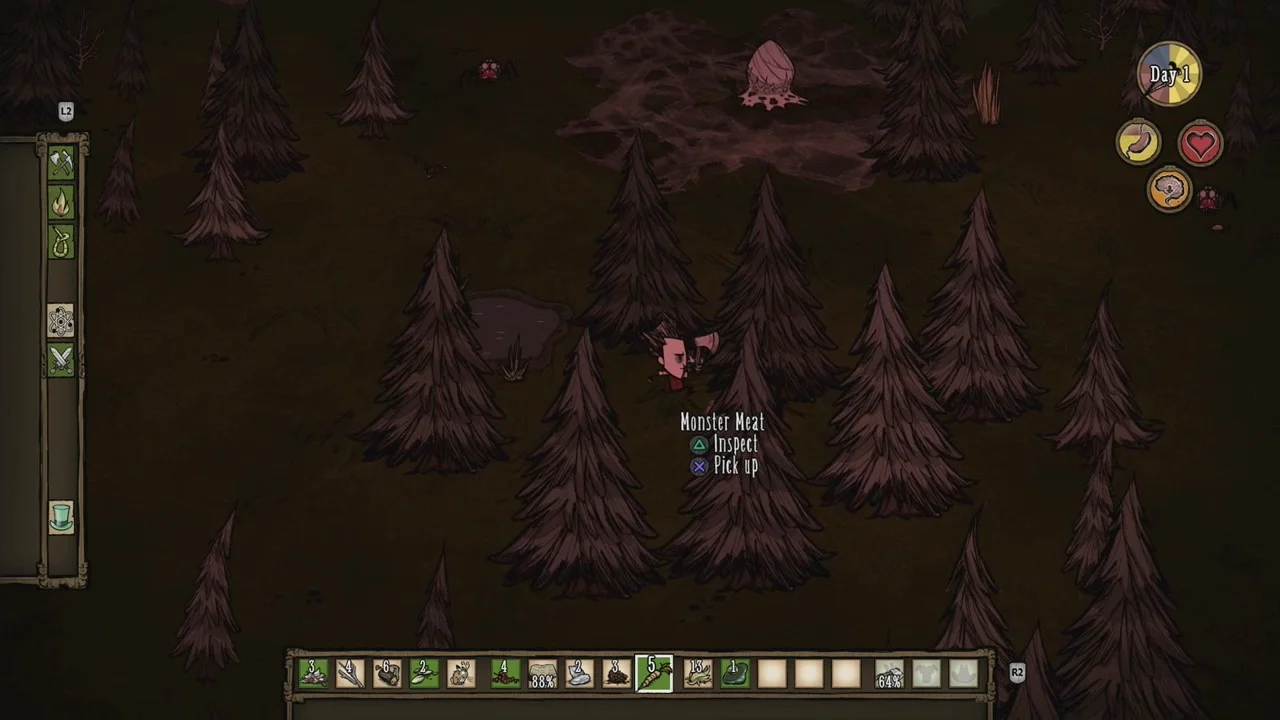Open the Fire crafting tab
The width and height of the screenshot is (1280, 720).
[61, 203]
